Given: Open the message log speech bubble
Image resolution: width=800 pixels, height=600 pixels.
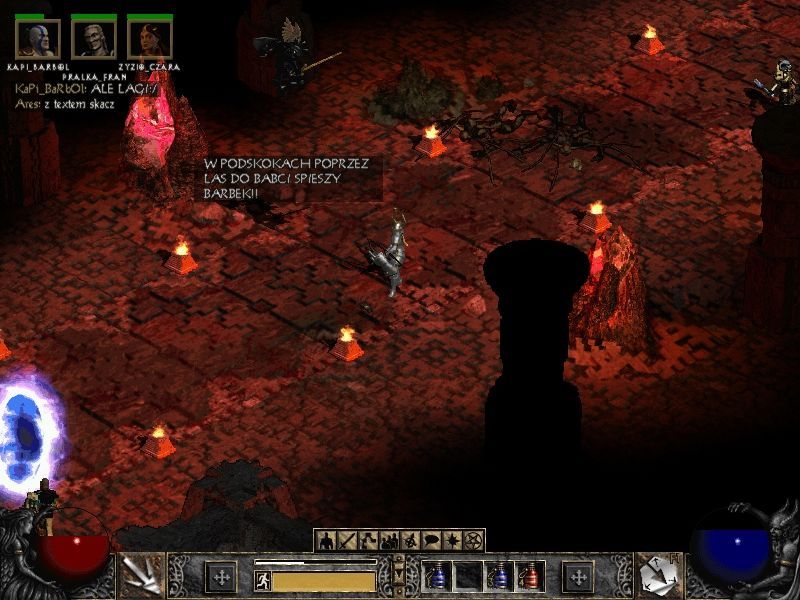Looking at the screenshot, I should (x=432, y=541).
